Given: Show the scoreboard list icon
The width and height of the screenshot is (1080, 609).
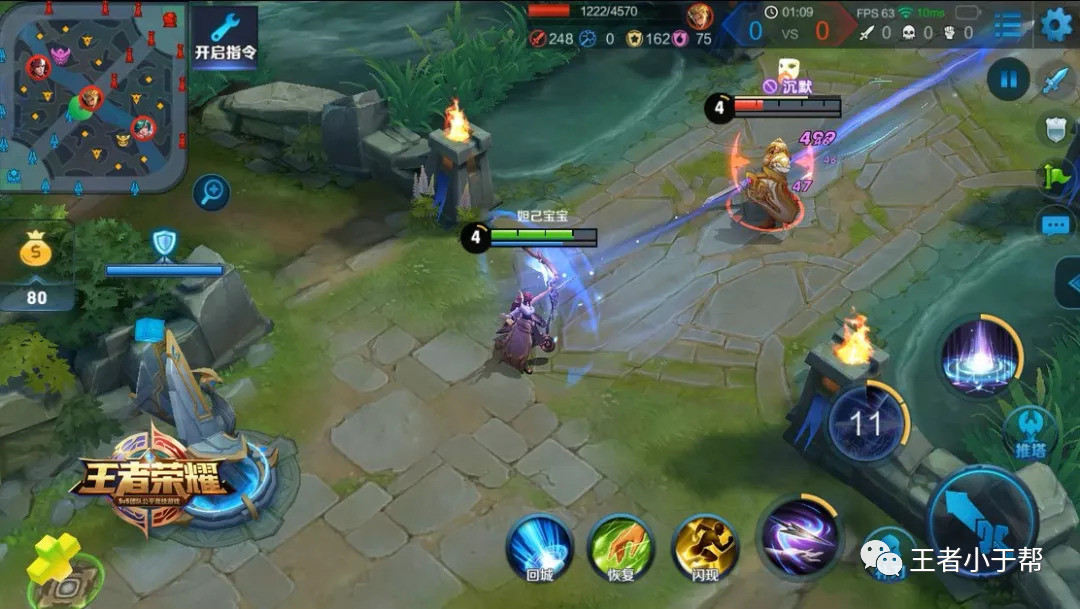Looking at the screenshot, I should click(x=1008, y=25).
